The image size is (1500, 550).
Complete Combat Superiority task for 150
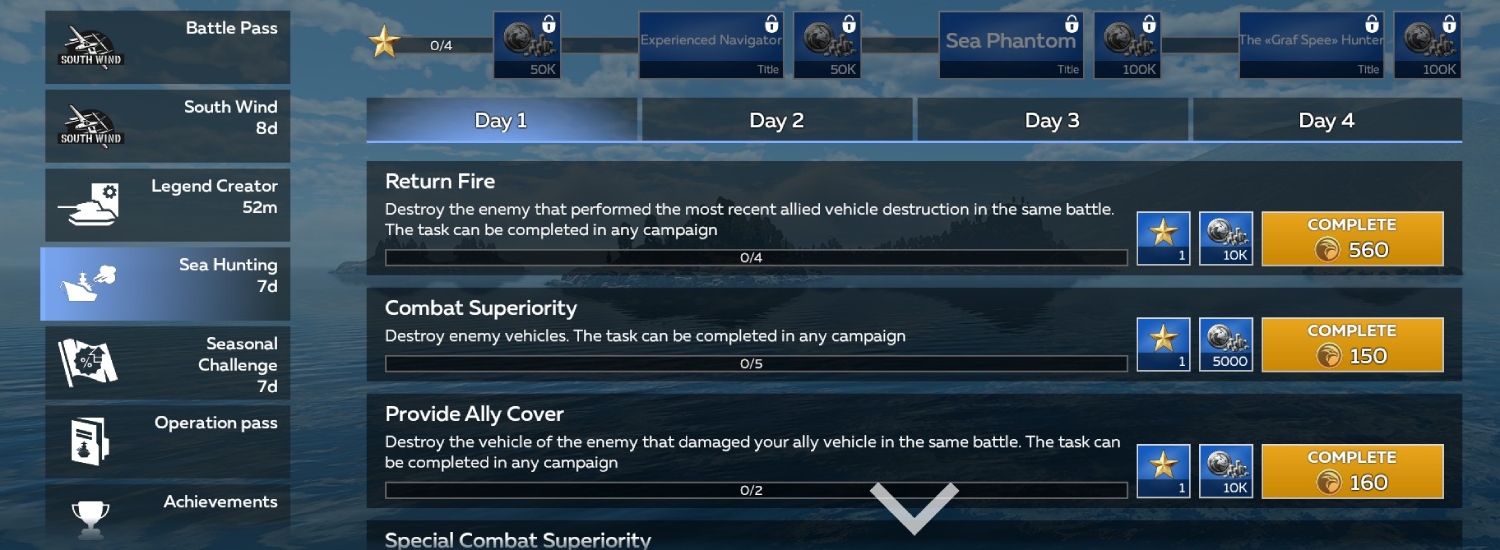click(1352, 345)
